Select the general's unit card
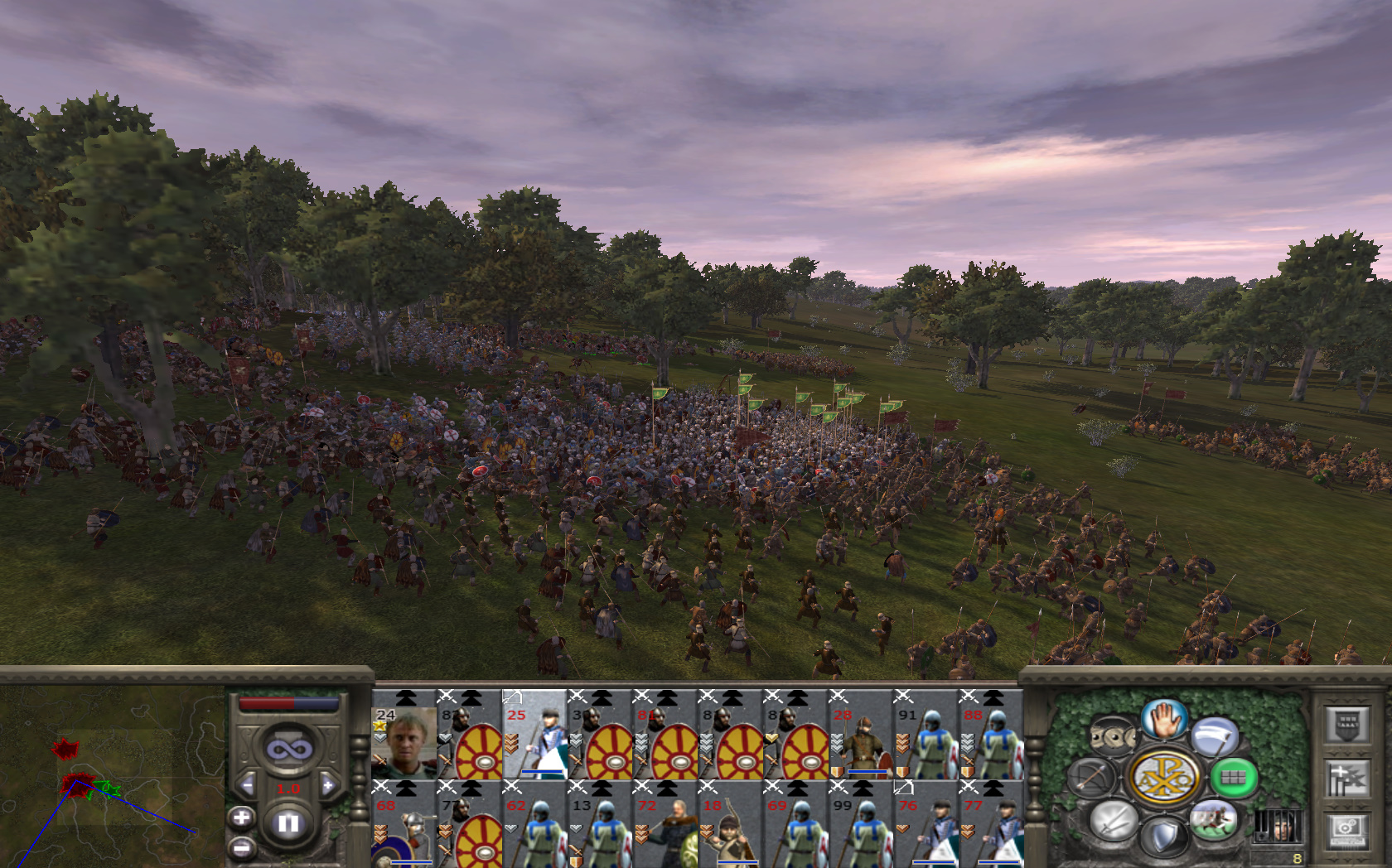The image size is (1392, 868). point(404,735)
